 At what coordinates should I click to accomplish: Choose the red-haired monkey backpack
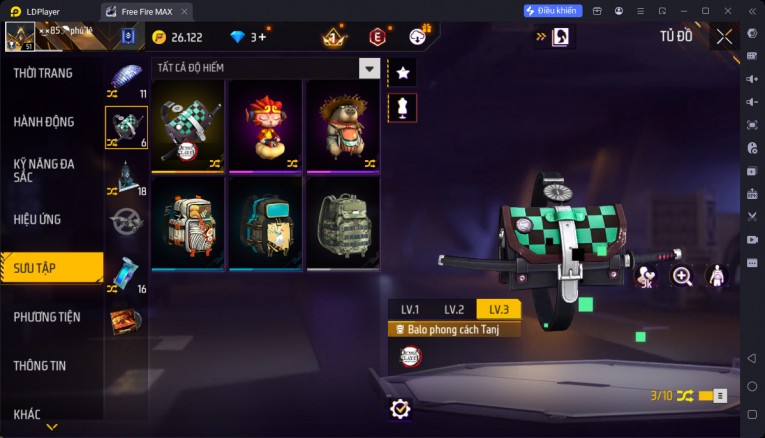(x=265, y=127)
